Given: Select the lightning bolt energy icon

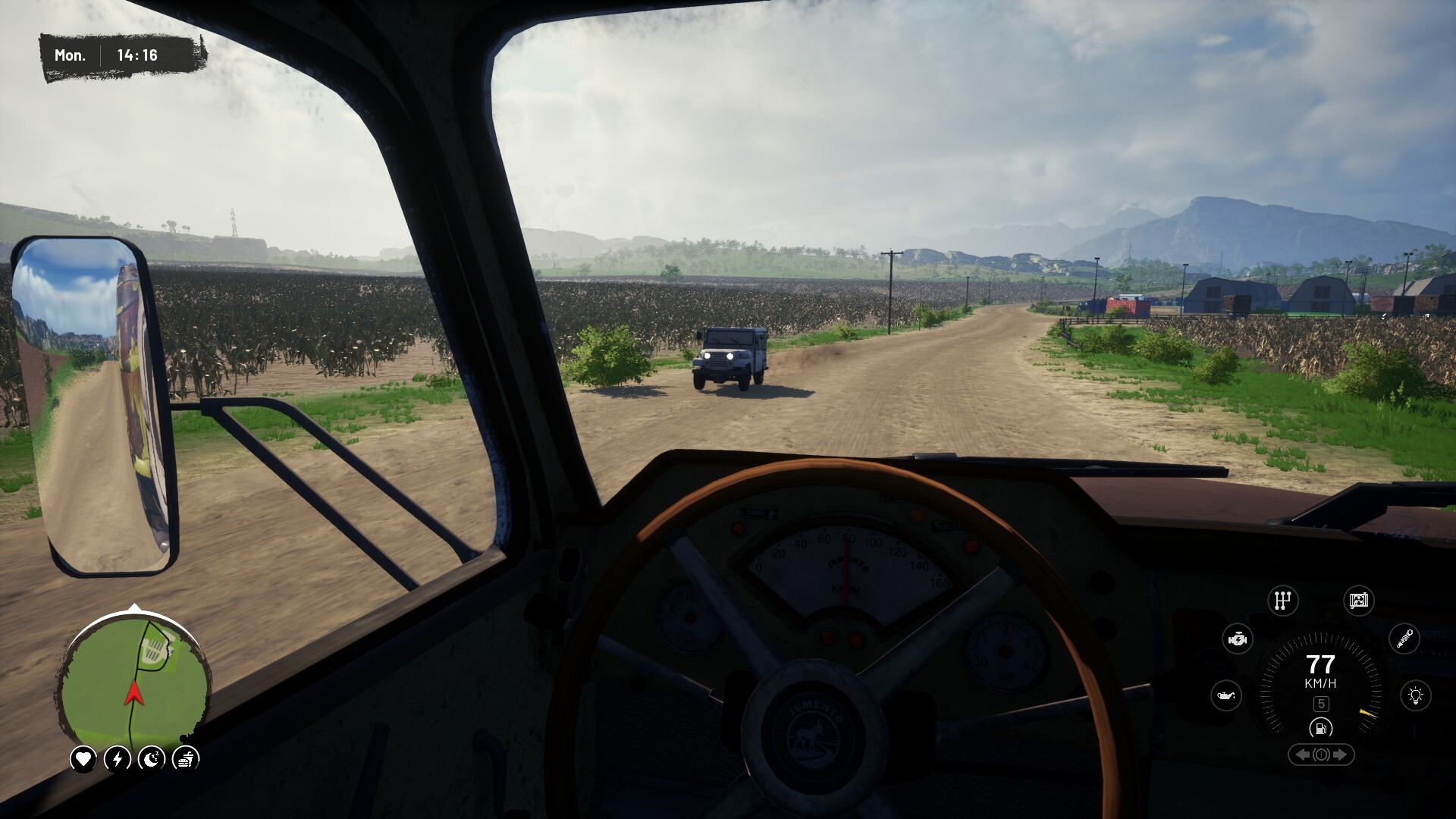Looking at the screenshot, I should click(x=118, y=758).
